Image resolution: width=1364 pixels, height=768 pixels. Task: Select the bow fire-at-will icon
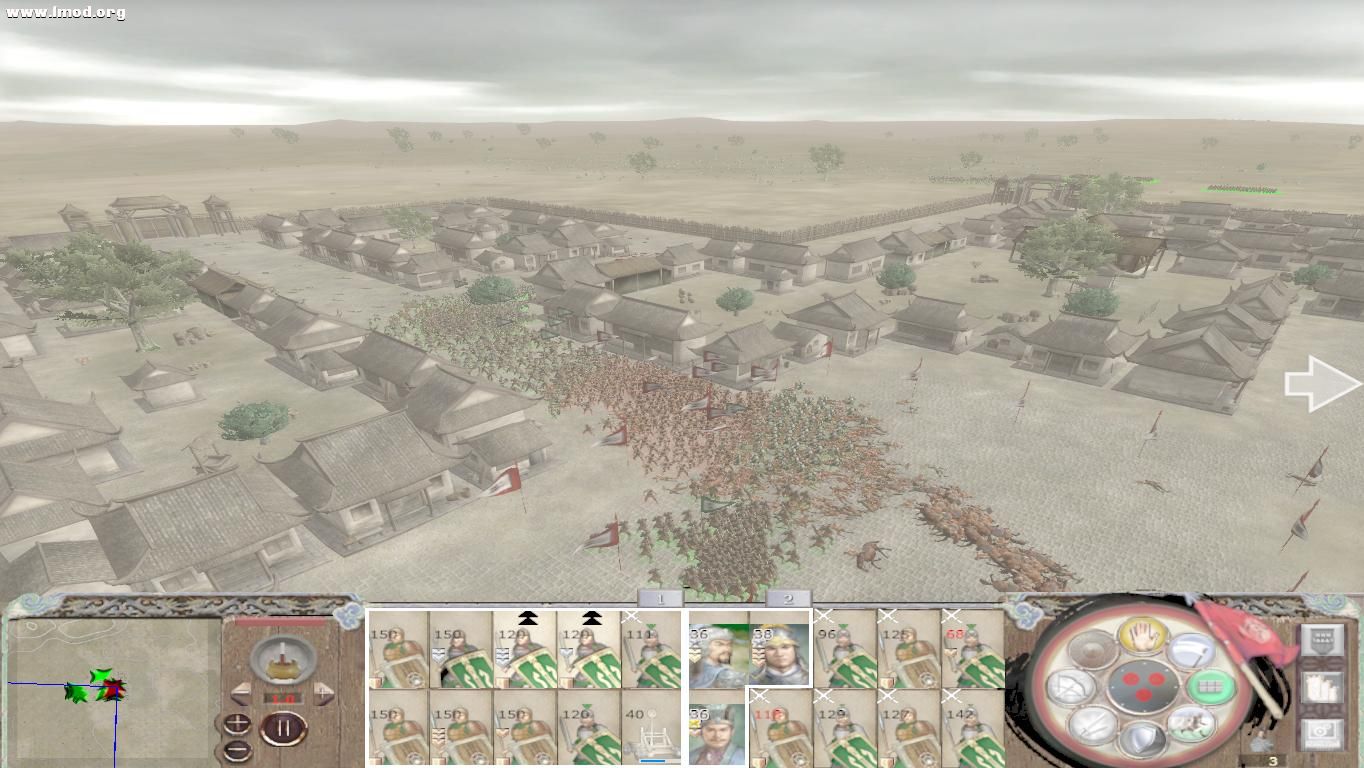point(1072,685)
